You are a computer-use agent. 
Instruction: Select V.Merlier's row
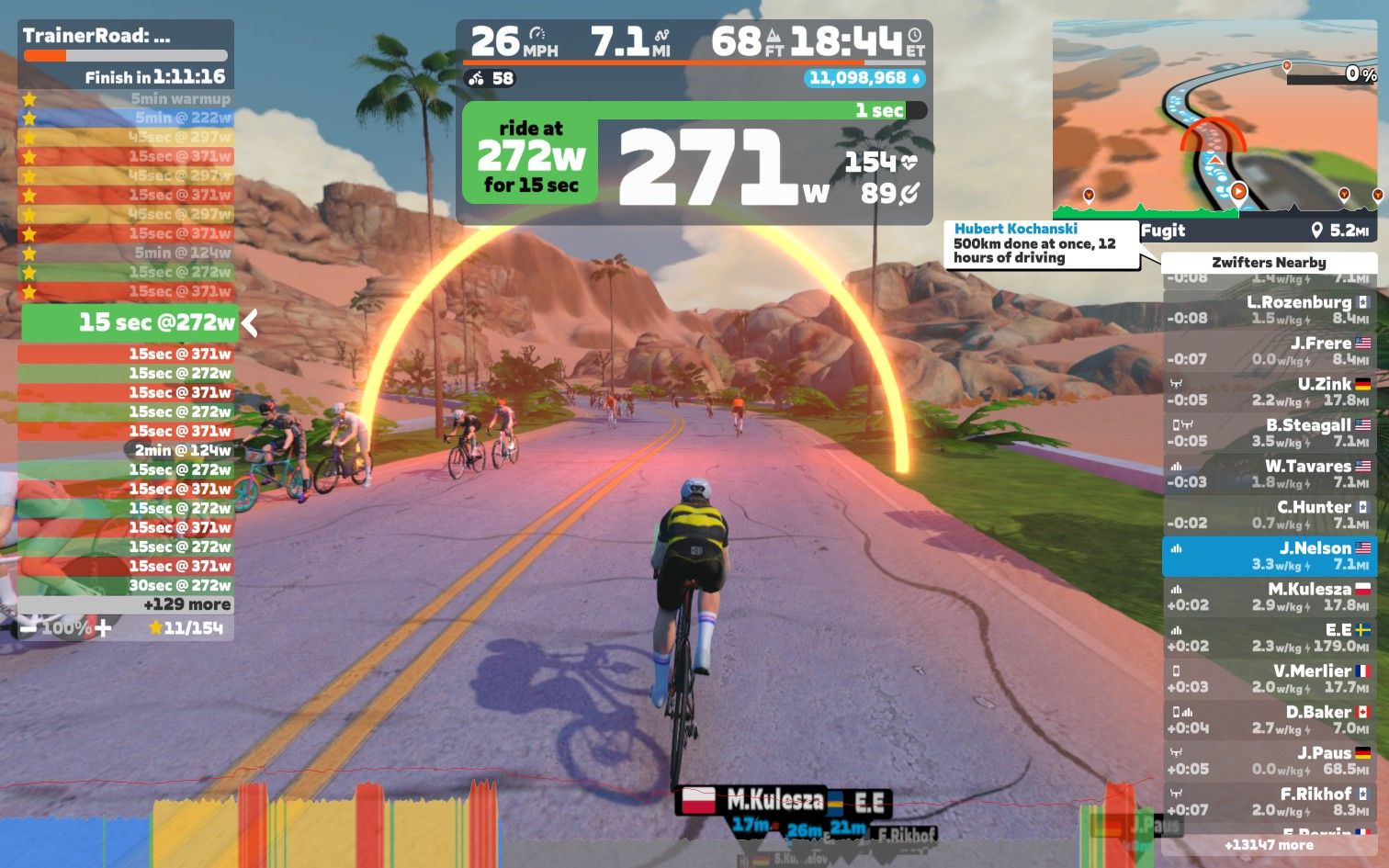click(x=1269, y=679)
